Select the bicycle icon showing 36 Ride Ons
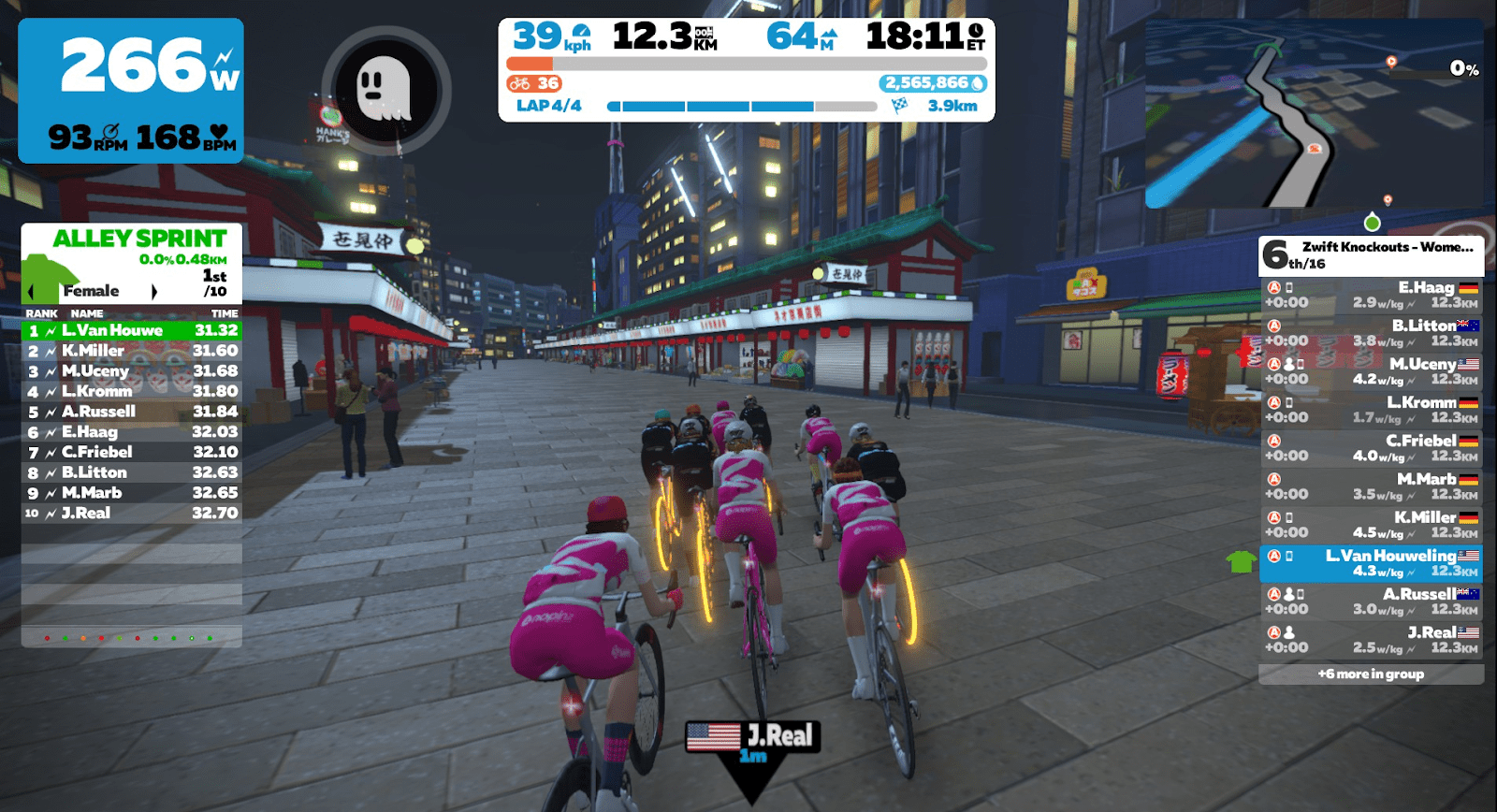The image size is (1497, 812). [520, 84]
